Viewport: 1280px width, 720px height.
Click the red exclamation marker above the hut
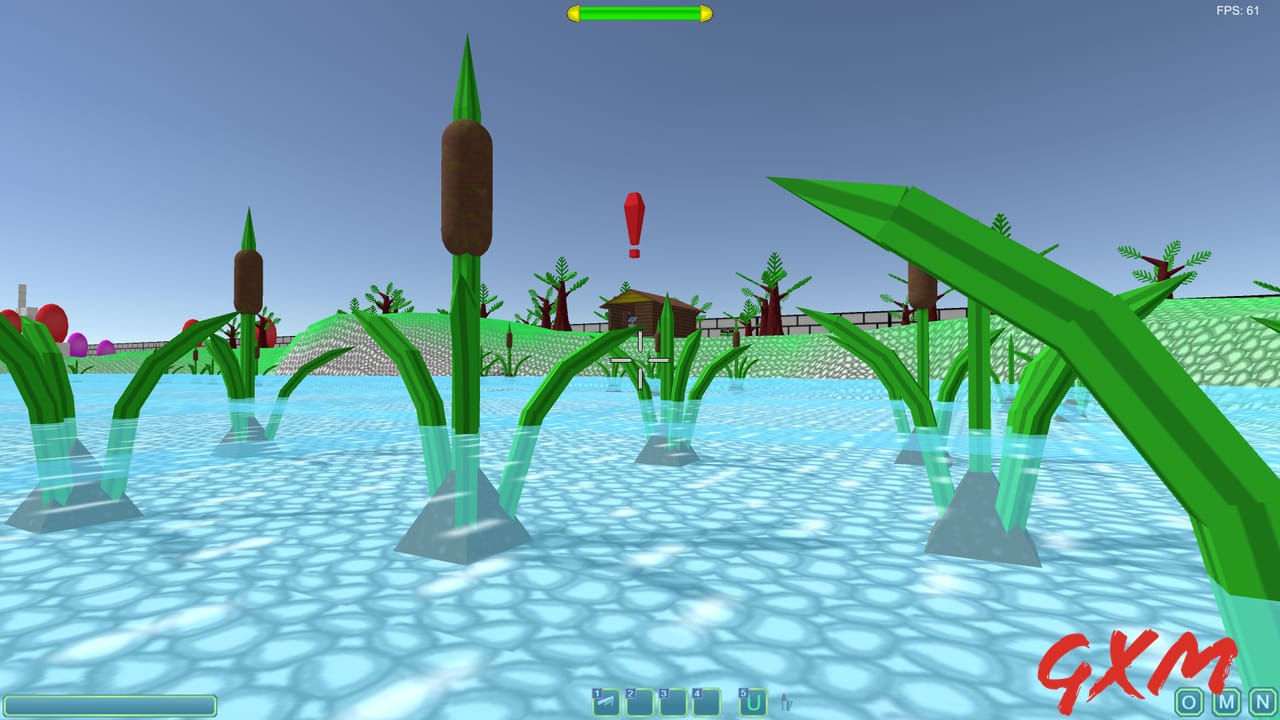pyautogui.click(x=632, y=221)
